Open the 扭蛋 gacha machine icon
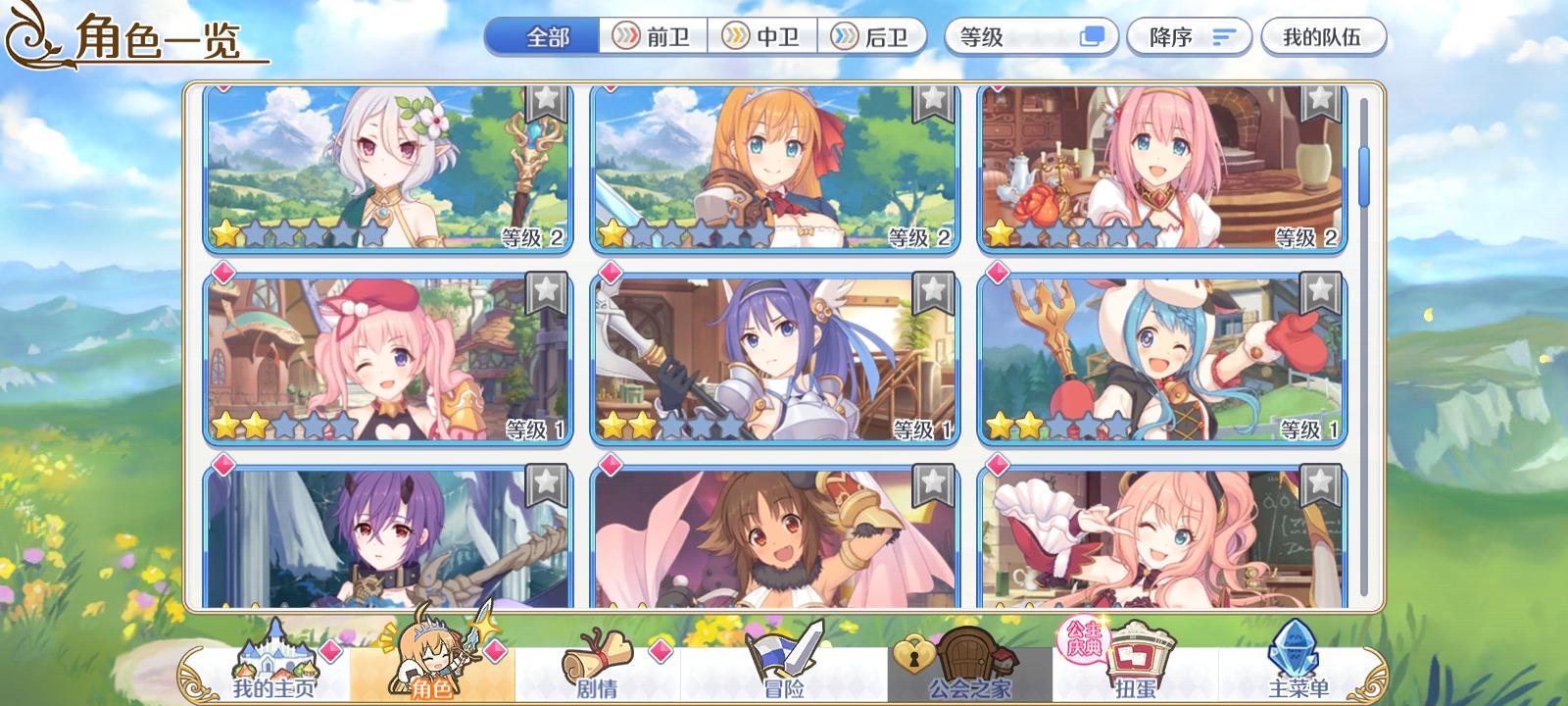This screenshot has width=1568, height=706. coord(1137,652)
